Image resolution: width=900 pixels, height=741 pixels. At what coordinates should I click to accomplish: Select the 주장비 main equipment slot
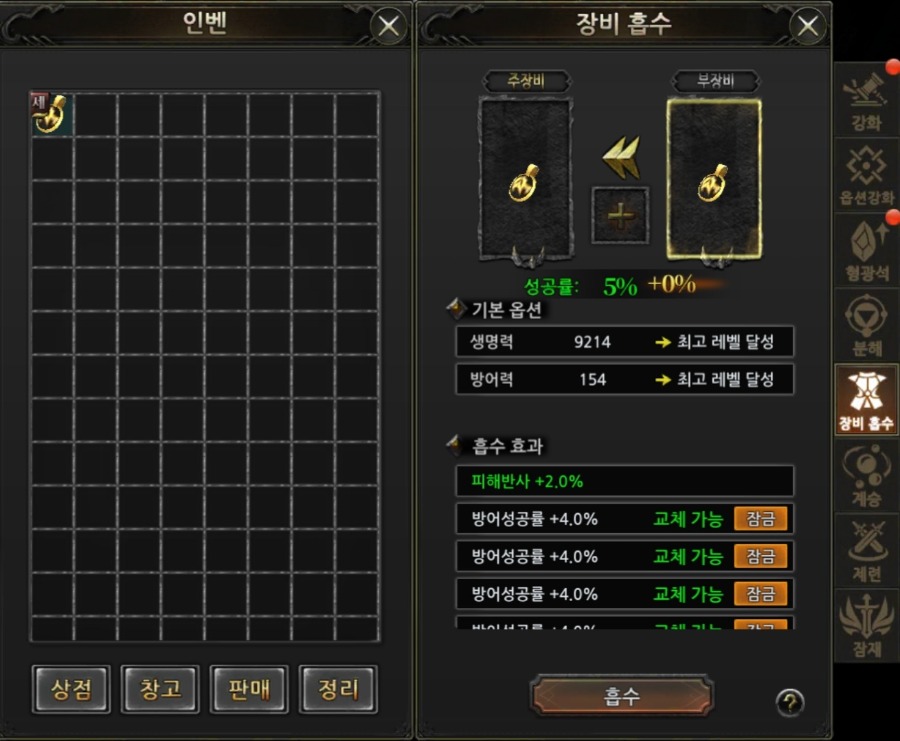525,177
